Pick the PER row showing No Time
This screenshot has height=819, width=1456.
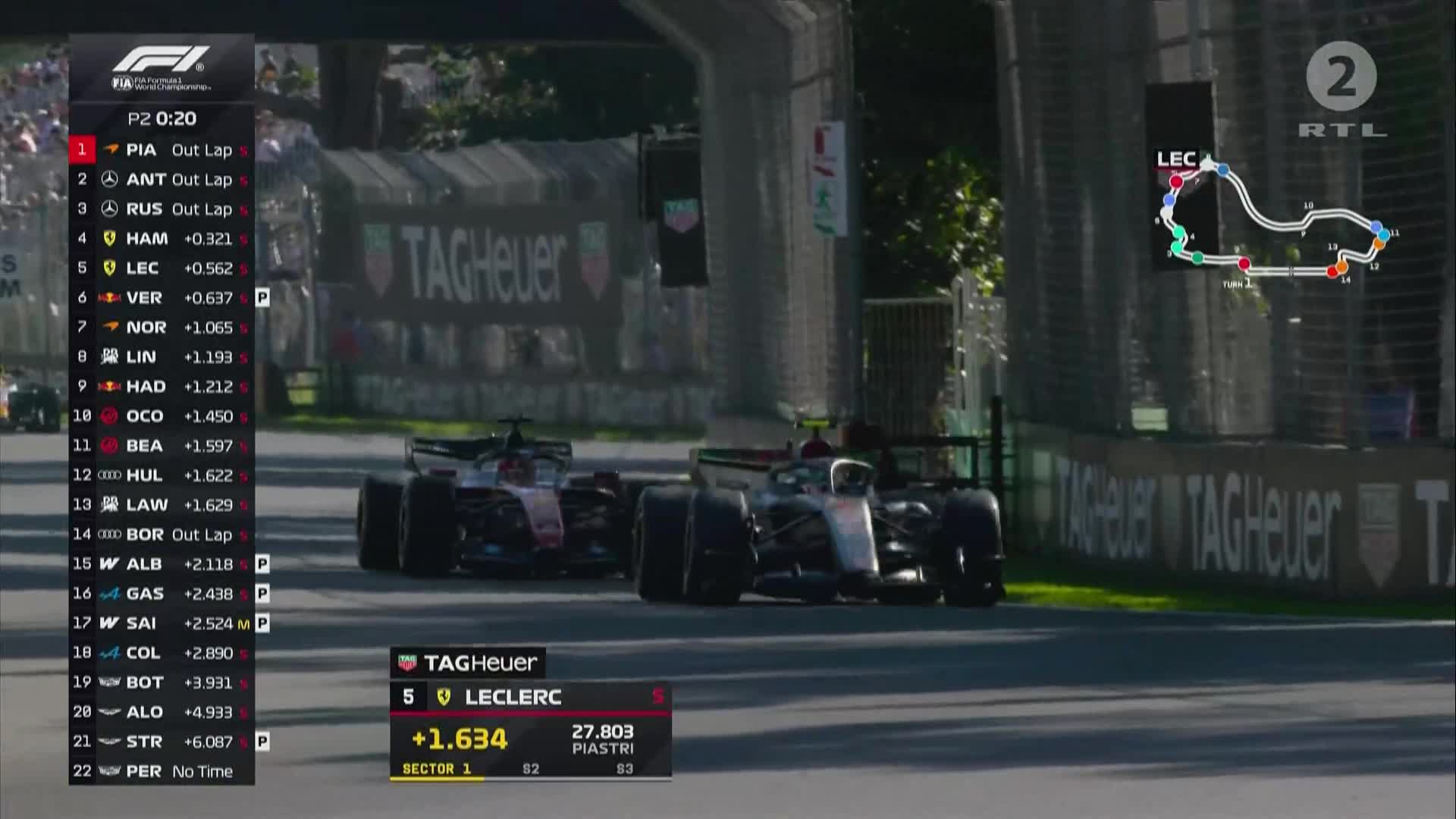pos(162,771)
